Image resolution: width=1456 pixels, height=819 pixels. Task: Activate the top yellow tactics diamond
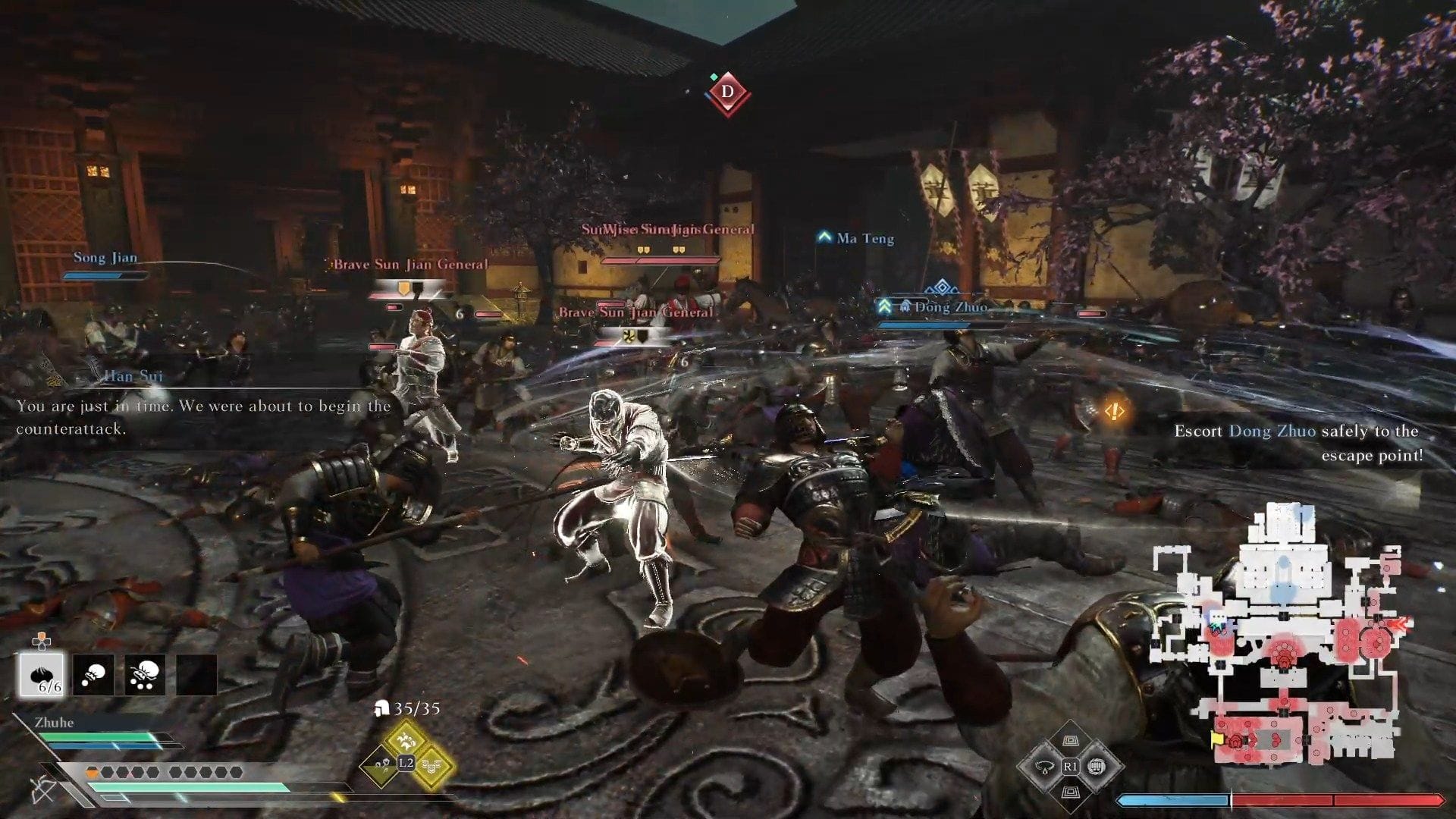click(x=406, y=737)
